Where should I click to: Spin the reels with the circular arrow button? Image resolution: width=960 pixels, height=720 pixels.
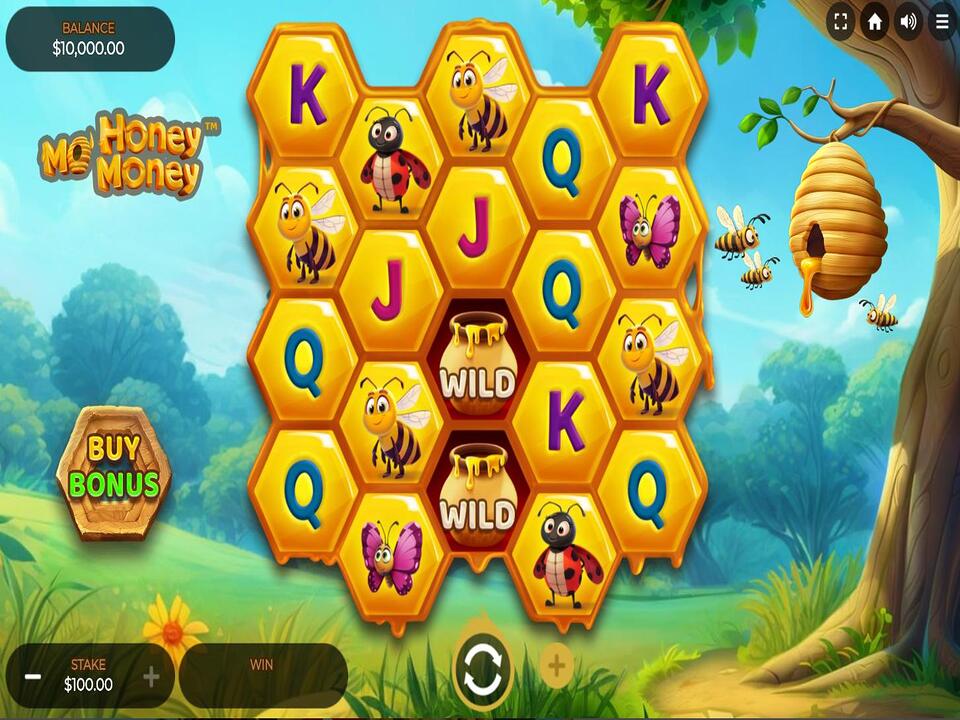(484, 665)
